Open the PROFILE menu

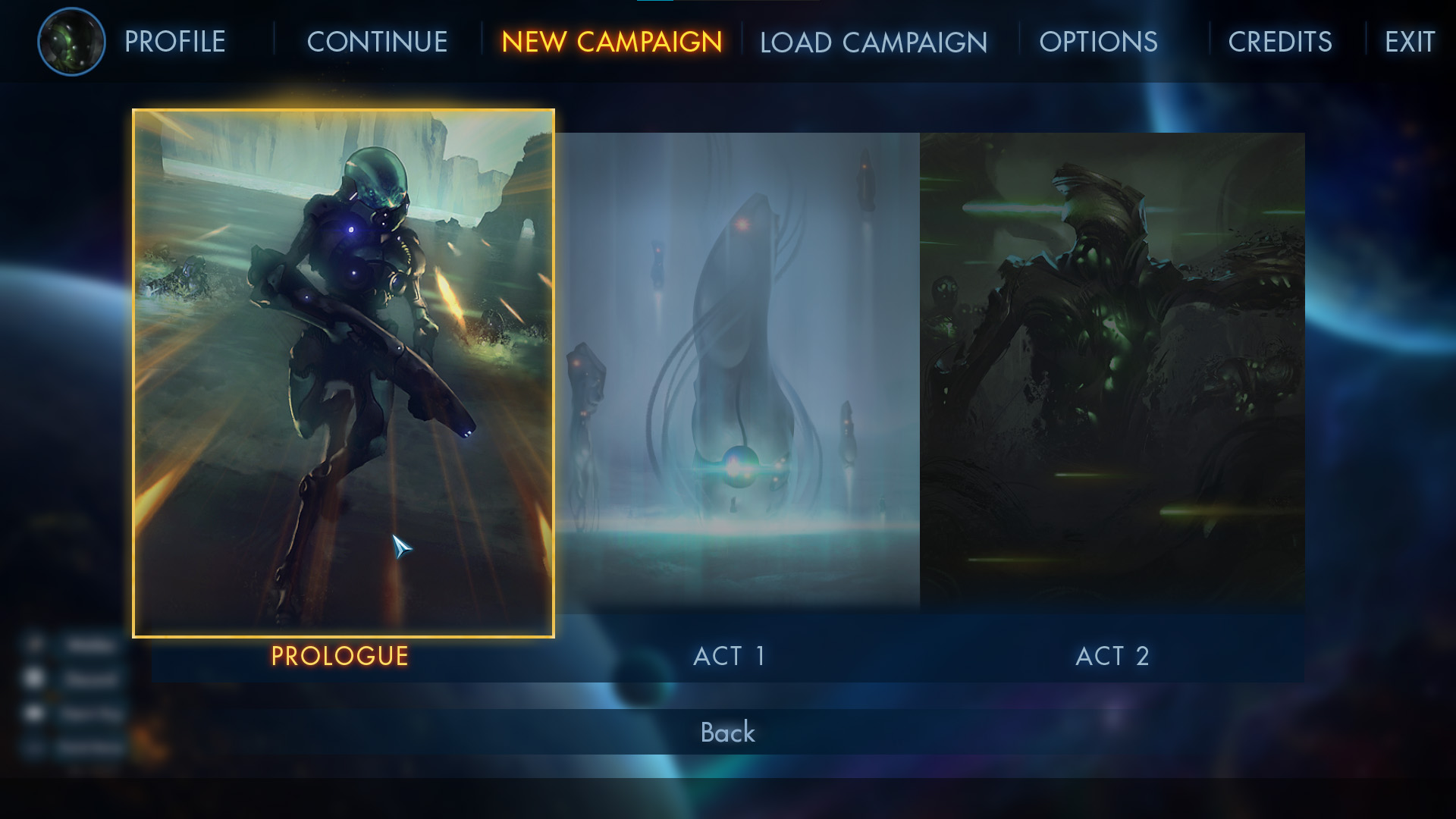coord(174,42)
